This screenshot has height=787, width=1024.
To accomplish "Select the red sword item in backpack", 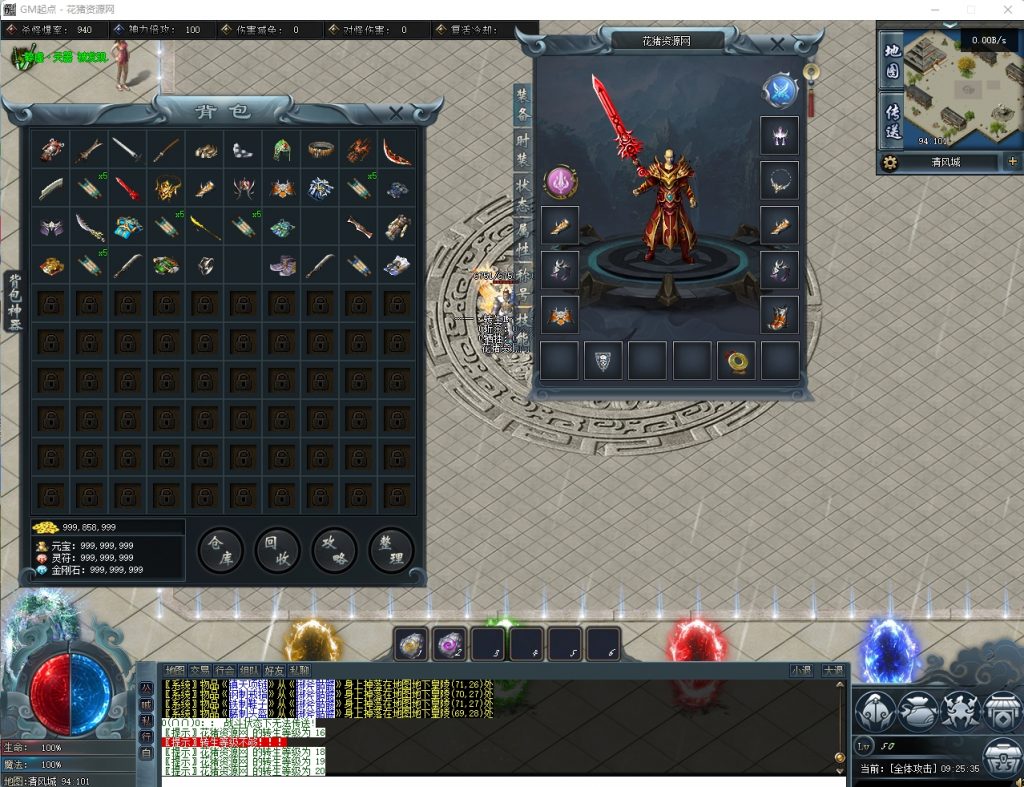I will point(126,188).
